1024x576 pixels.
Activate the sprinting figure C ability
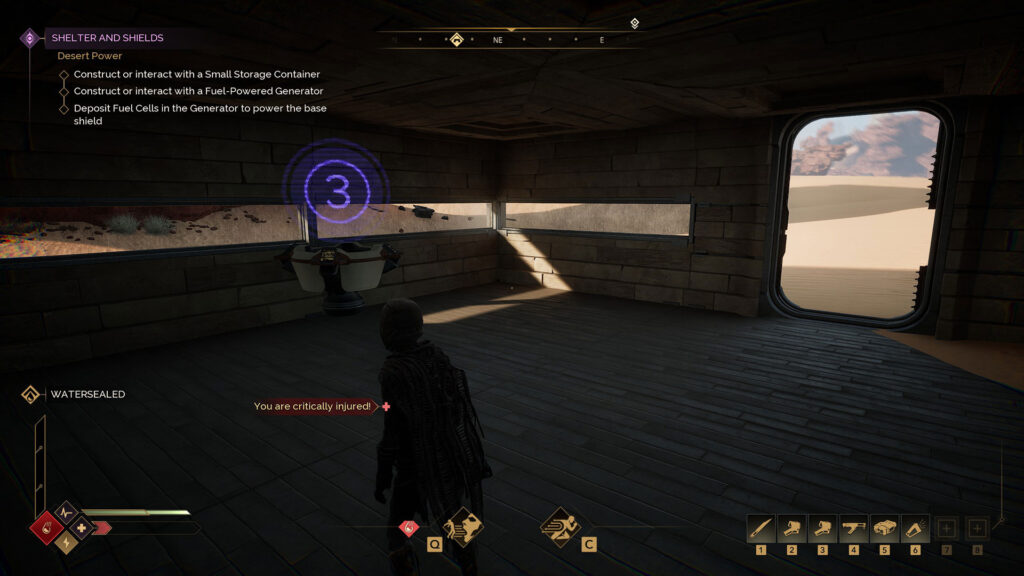(560, 526)
